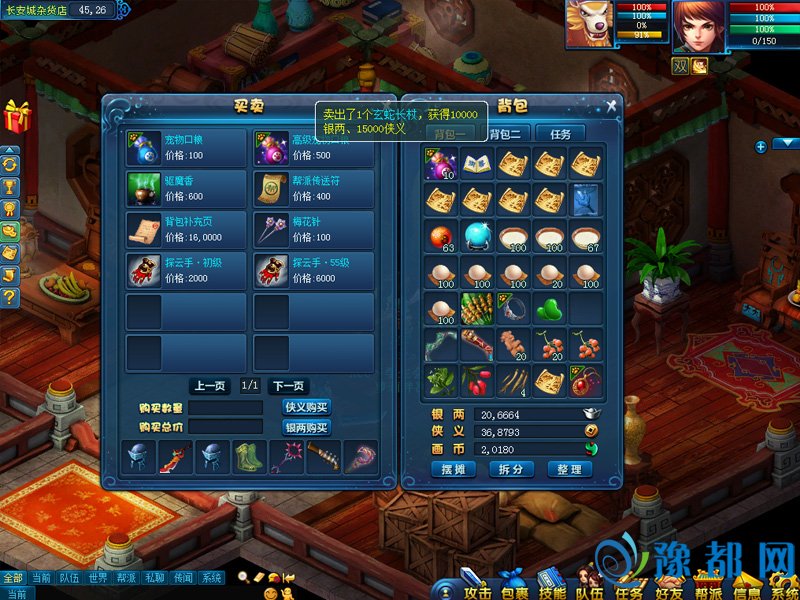The height and width of the screenshot is (600, 800).
Task: Select the cyan crystal orb in the backpack
Action: click(477, 237)
